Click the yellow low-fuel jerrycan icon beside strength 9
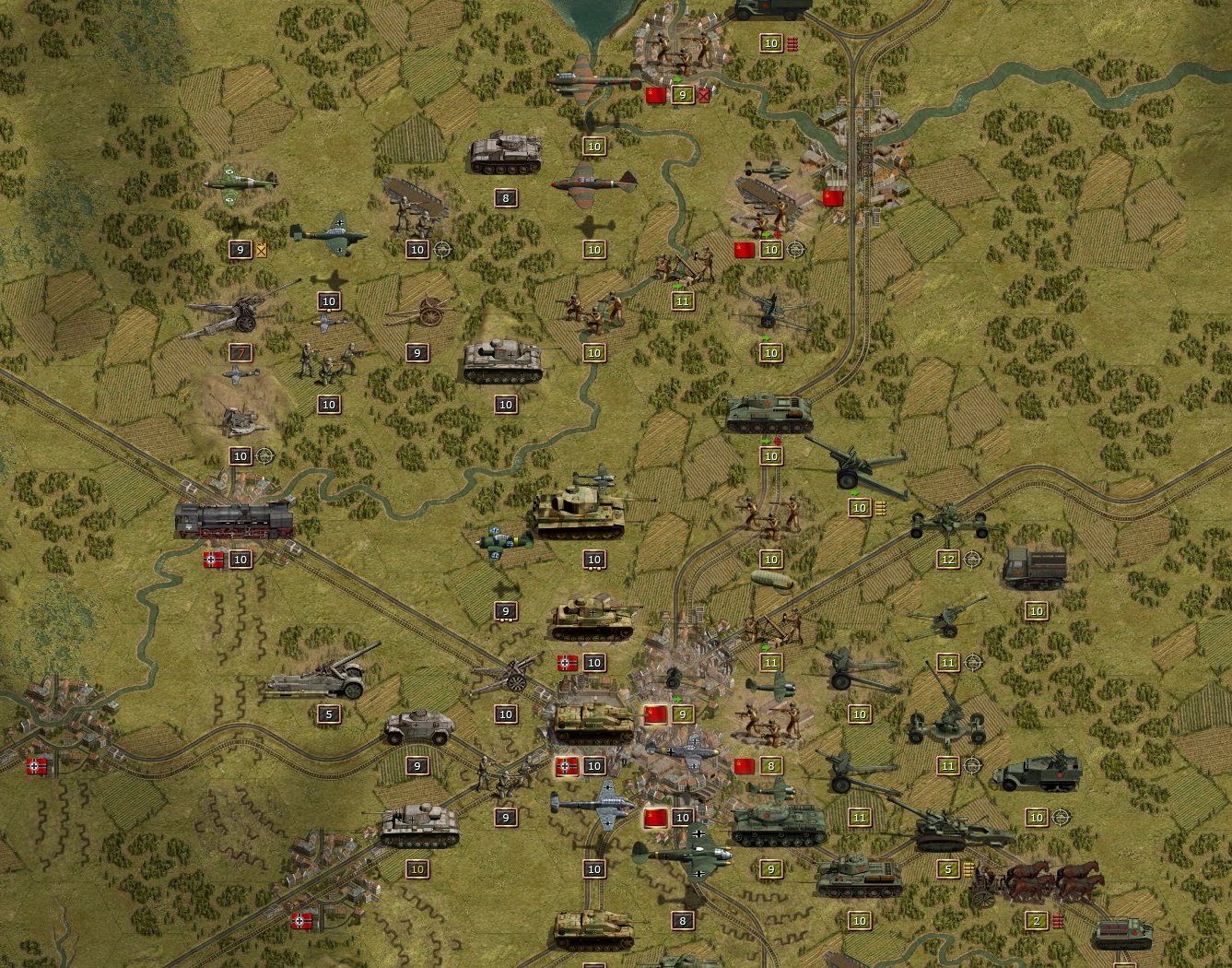 point(262,249)
